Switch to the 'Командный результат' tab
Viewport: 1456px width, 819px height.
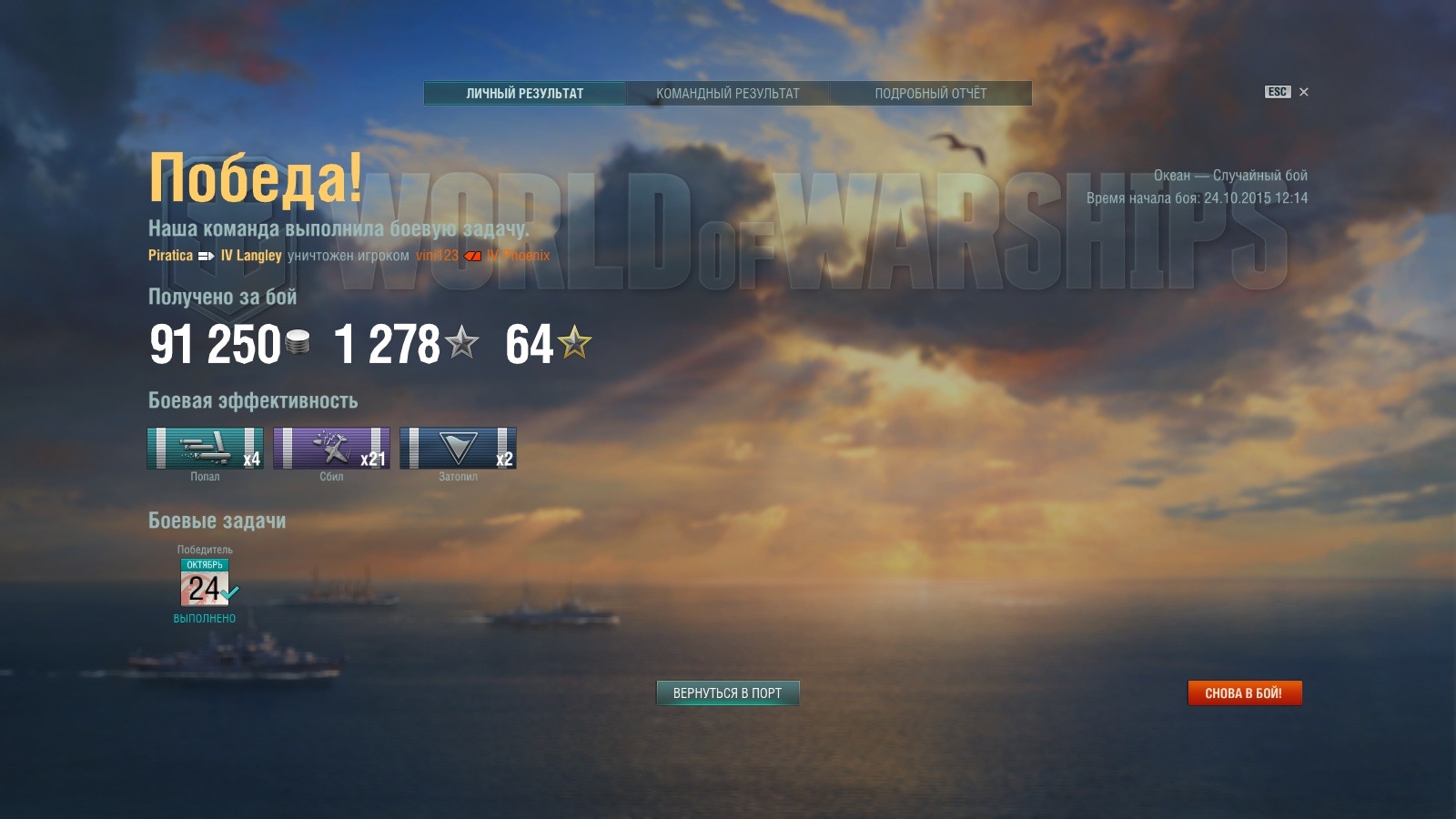pyautogui.click(x=728, y=93)
